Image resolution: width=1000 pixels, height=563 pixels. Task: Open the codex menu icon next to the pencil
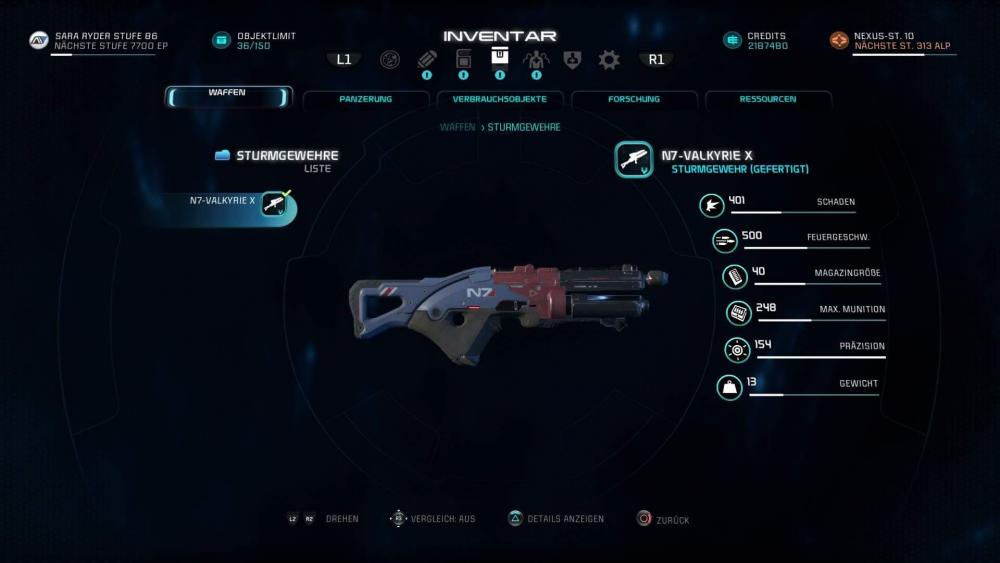pos(463,60)
